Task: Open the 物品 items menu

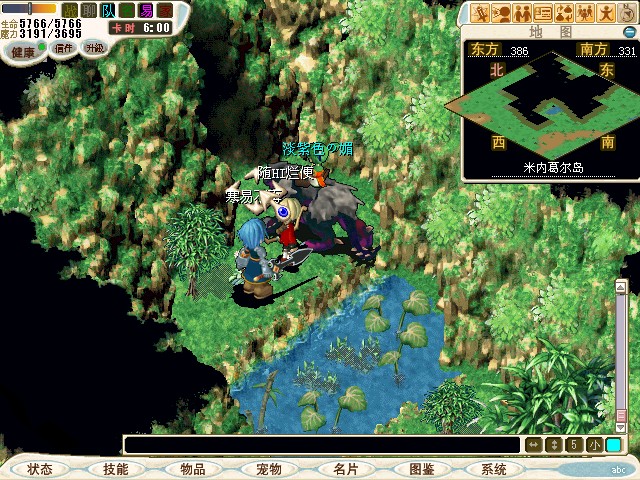Action: point(192,469)
